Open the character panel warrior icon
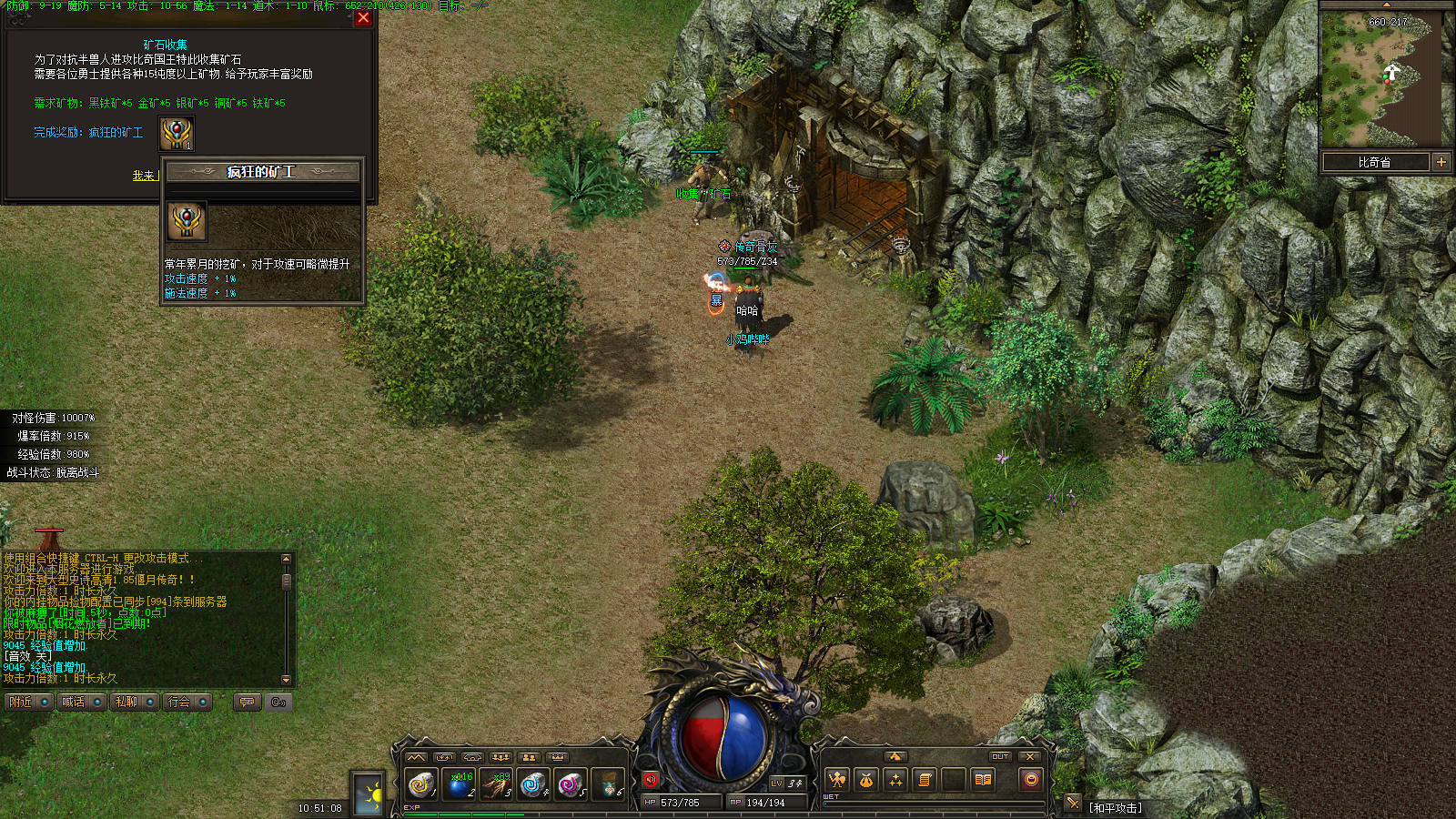This screenshot has width=1456, height=819. pos(837,780)
